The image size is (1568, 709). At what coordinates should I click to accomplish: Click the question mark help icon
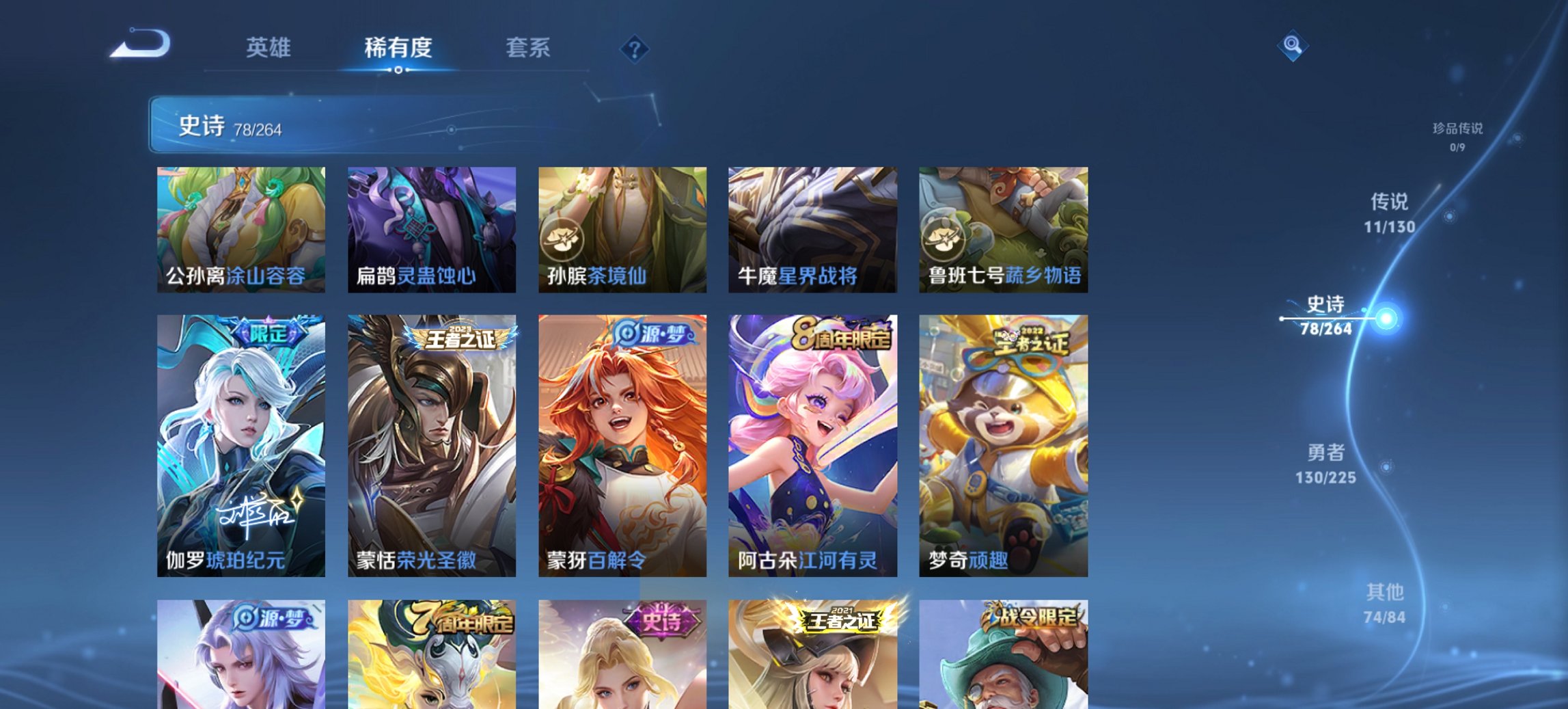[x=635, y=49]
